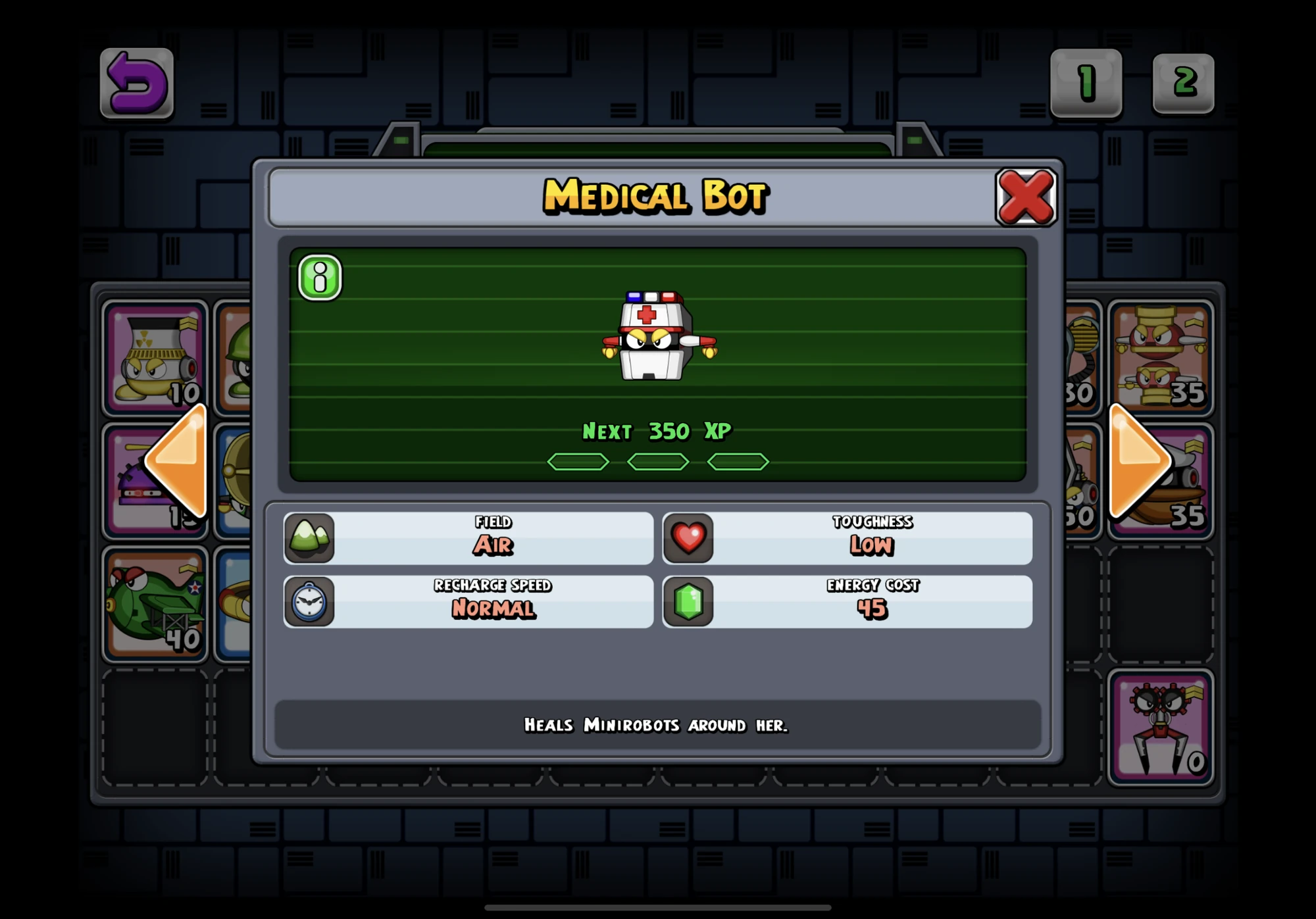Click the heart Toughness icon

click(690, 538)
